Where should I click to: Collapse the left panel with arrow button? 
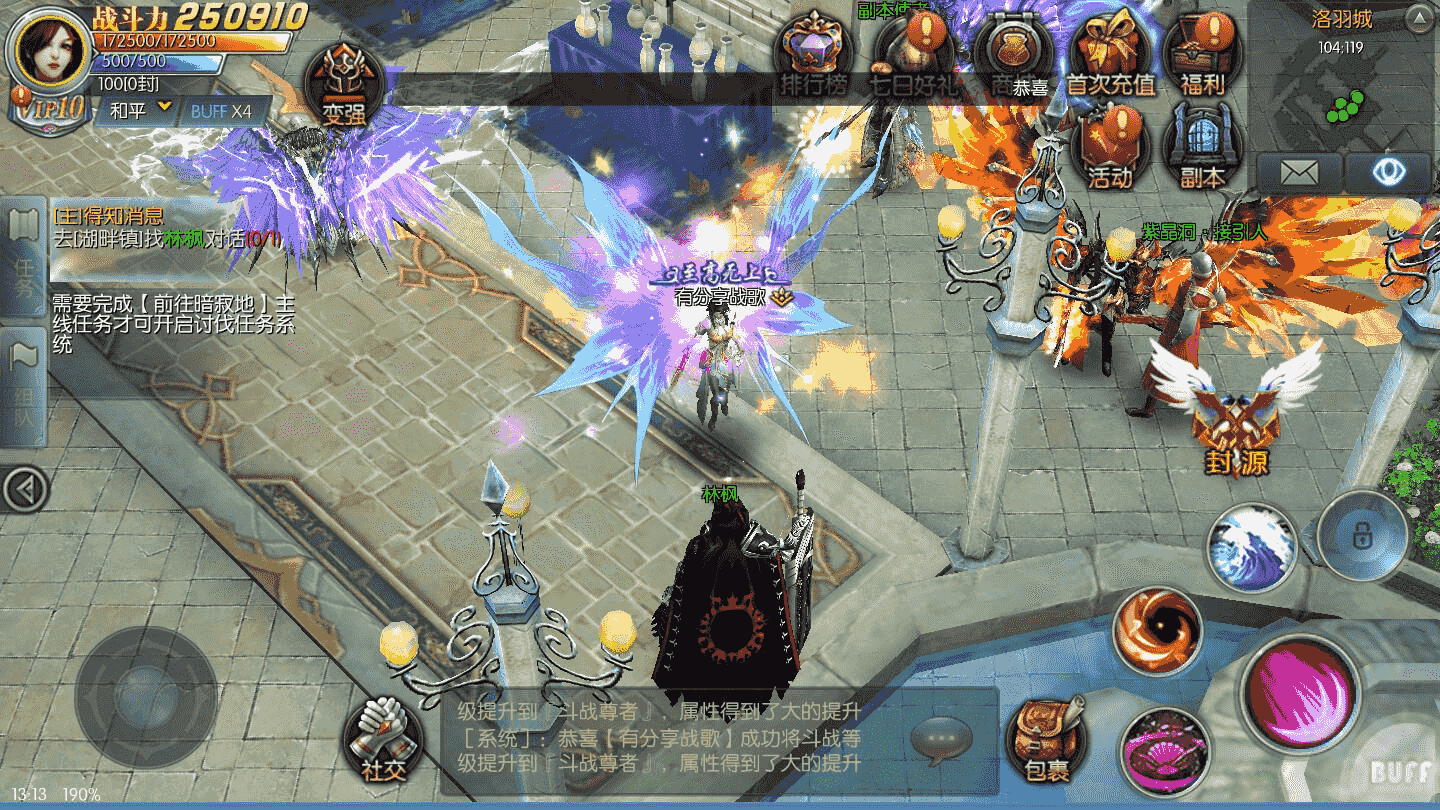point(24,489)
